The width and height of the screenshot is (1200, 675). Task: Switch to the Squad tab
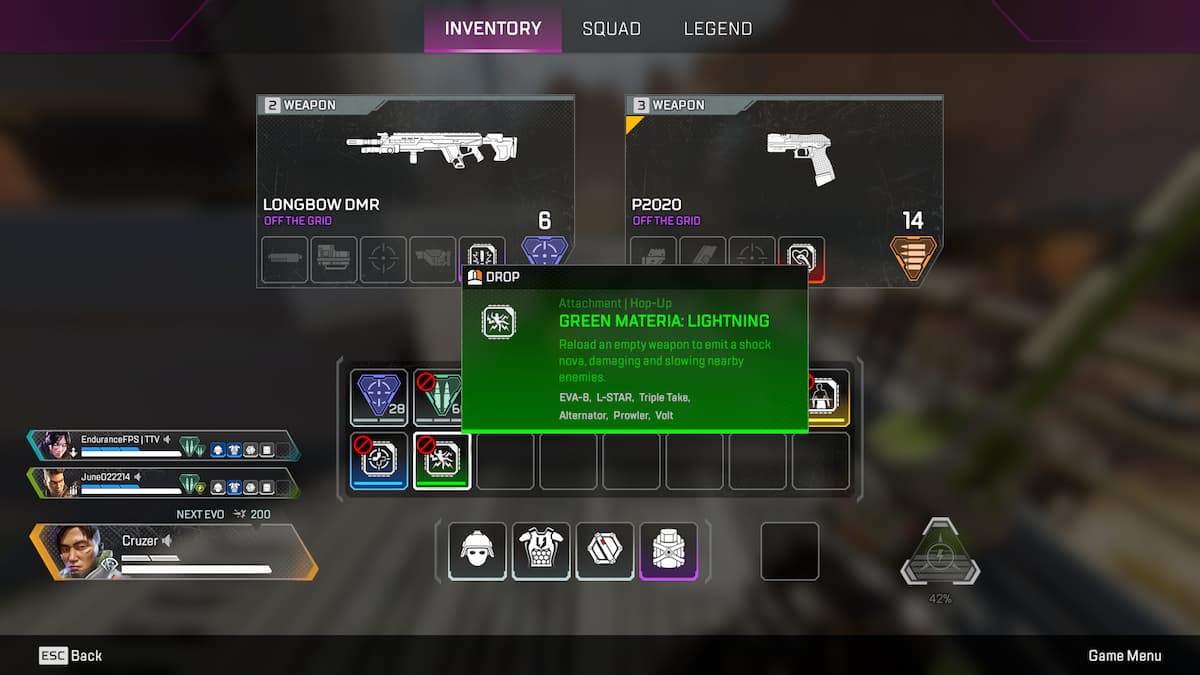(x=611, y=28)
